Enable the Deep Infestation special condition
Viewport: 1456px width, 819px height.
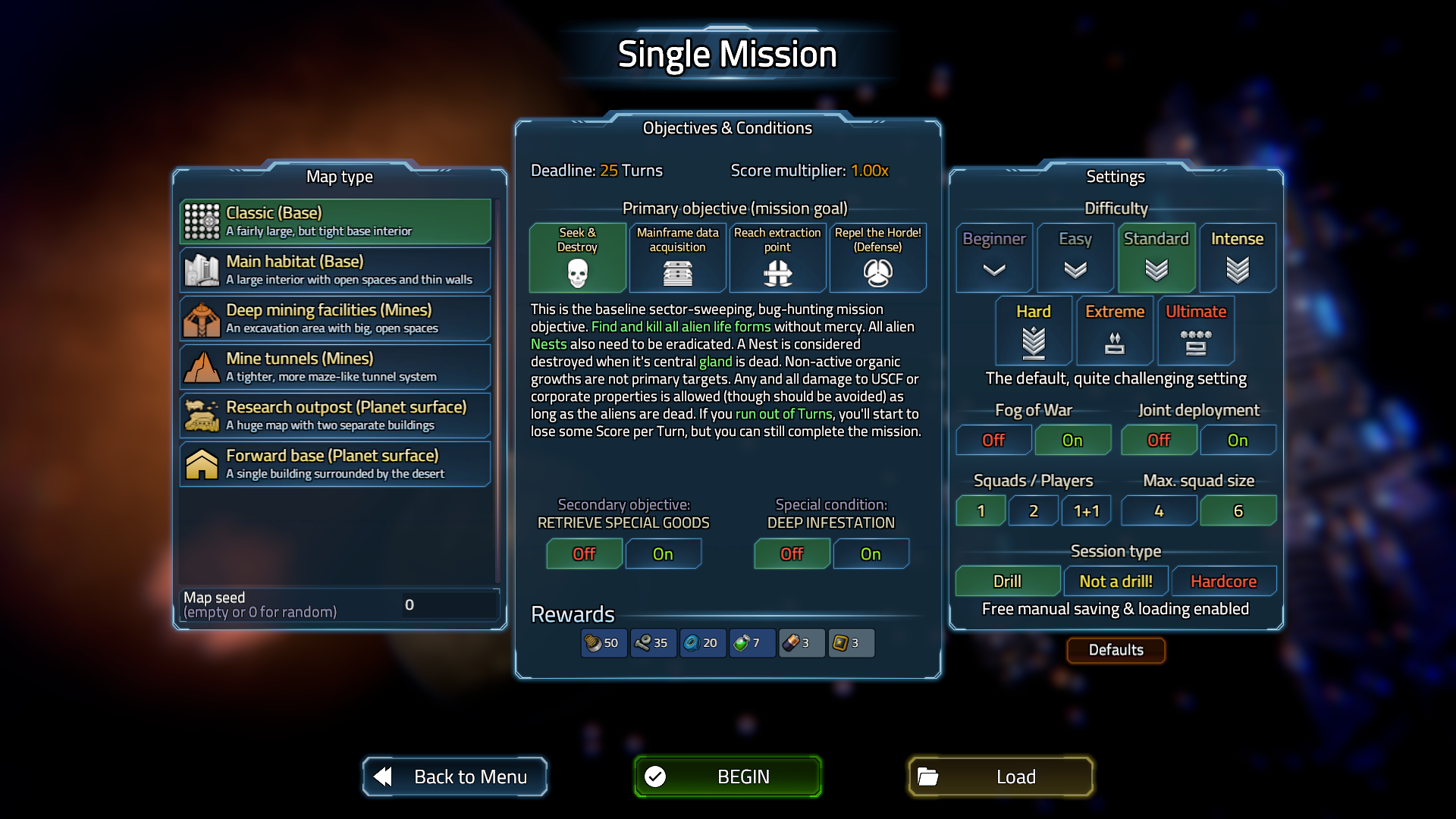(x=871, y=554)
